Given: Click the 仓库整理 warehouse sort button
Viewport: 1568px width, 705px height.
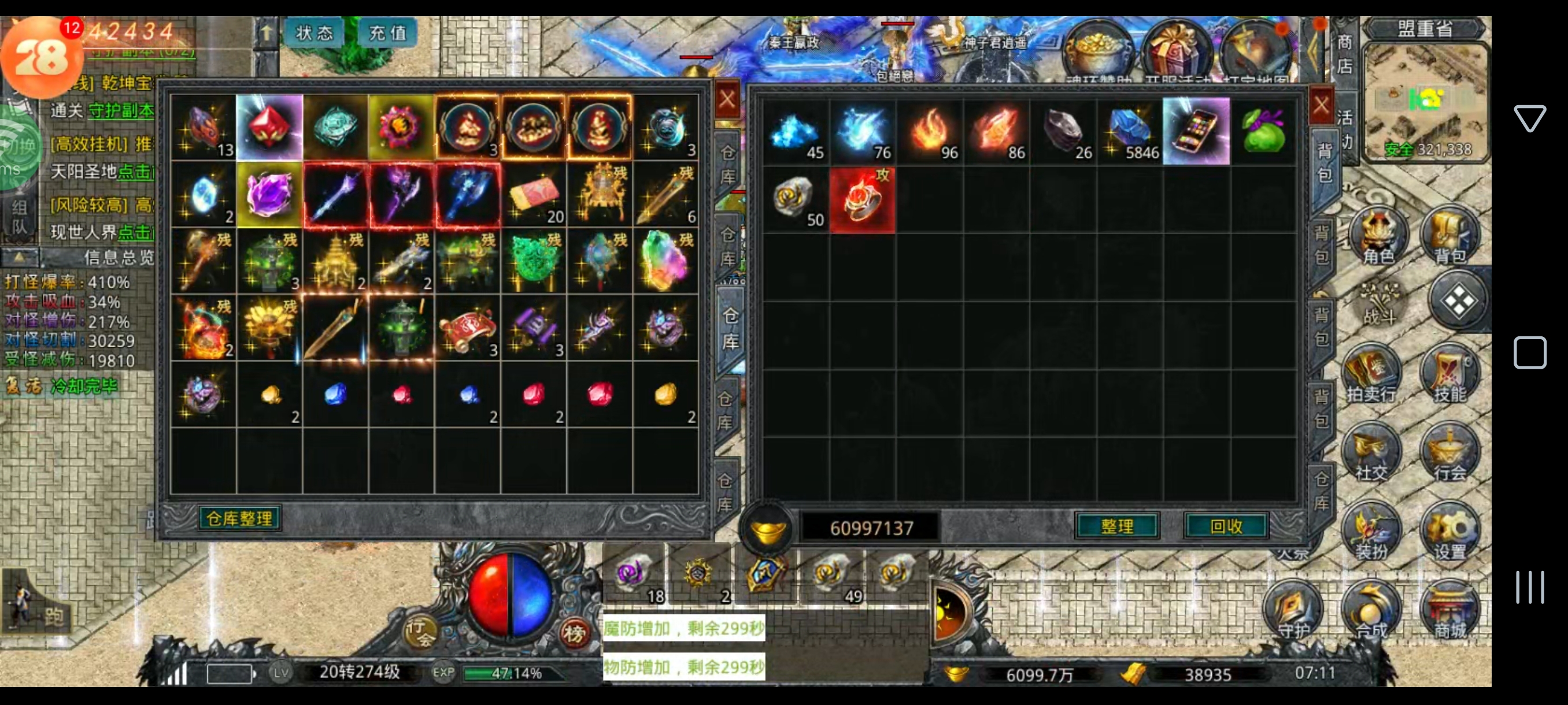Looking at the screenshot, I should pos(239,518).
